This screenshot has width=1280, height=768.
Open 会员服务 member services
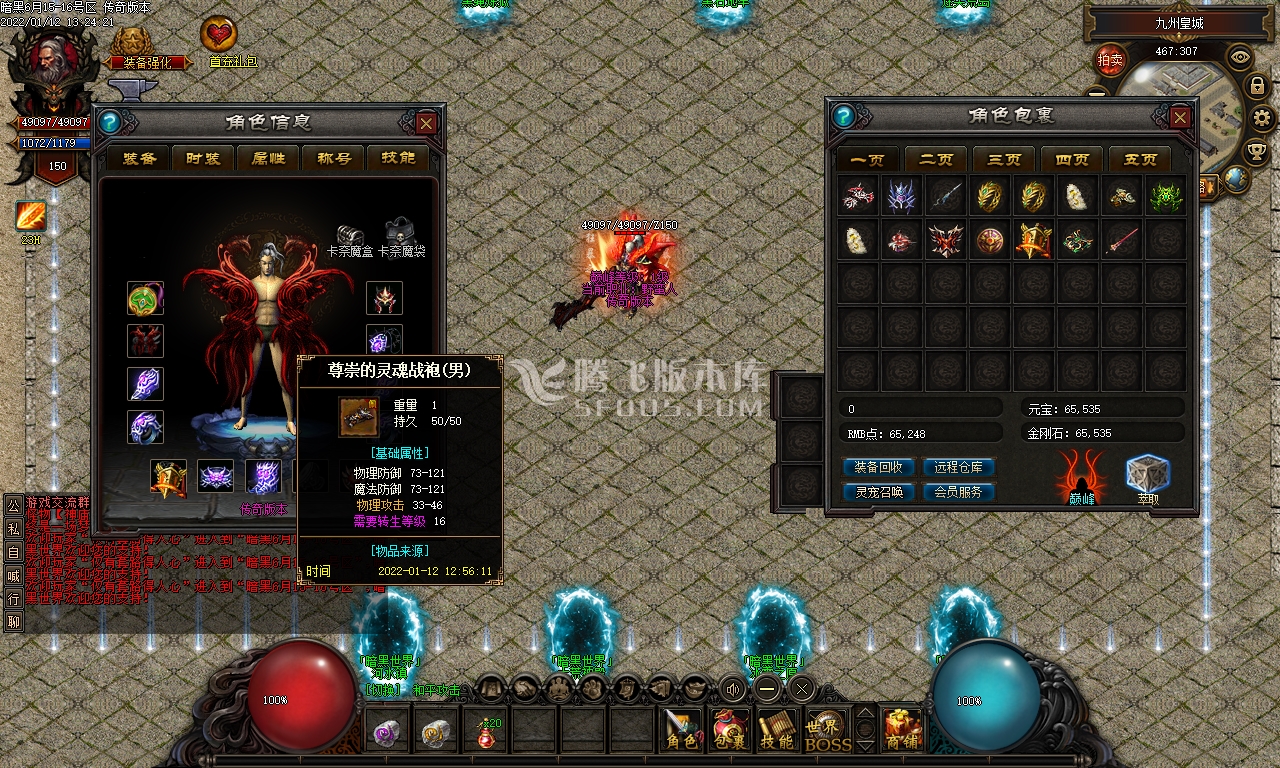(x=958, y=492)
